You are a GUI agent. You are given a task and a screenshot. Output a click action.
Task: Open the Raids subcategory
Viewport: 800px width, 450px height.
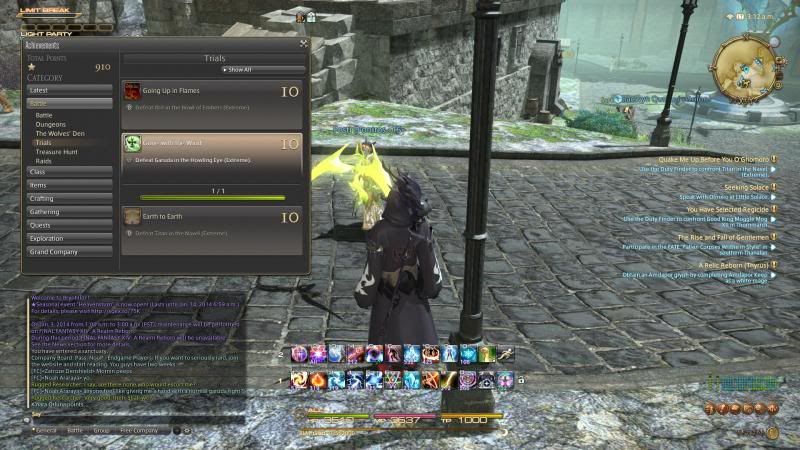44,160
